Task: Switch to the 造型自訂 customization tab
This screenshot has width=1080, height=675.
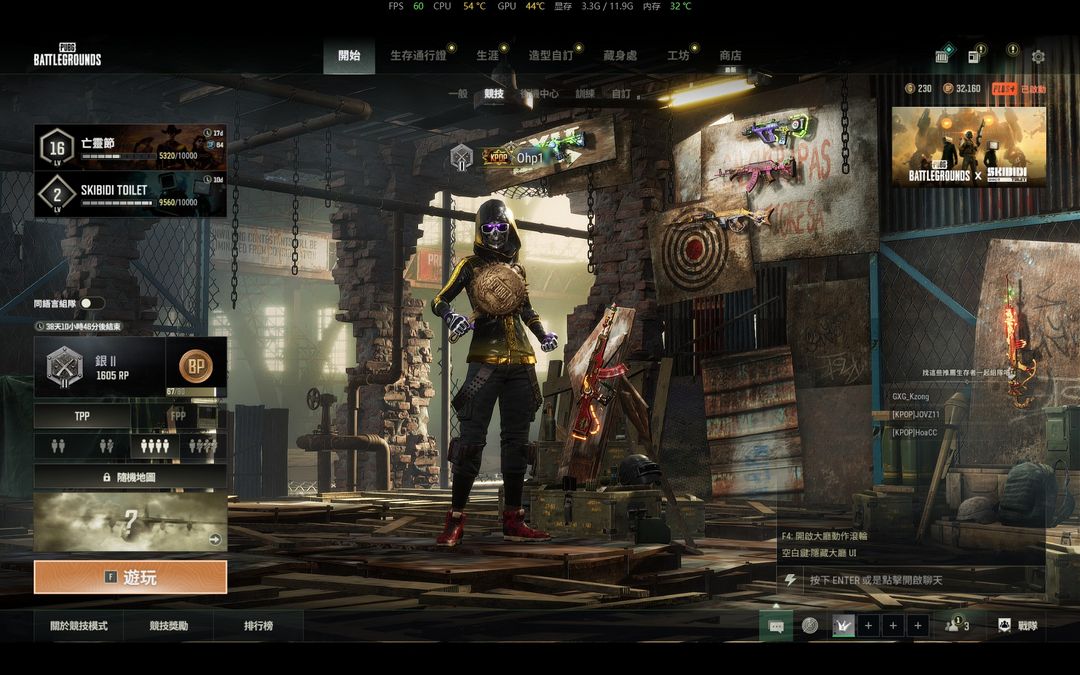Action: 550,56
